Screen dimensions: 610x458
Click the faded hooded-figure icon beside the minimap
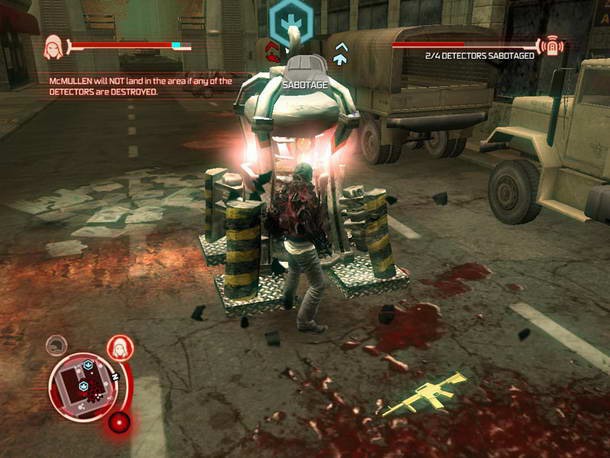click(57, 345)
